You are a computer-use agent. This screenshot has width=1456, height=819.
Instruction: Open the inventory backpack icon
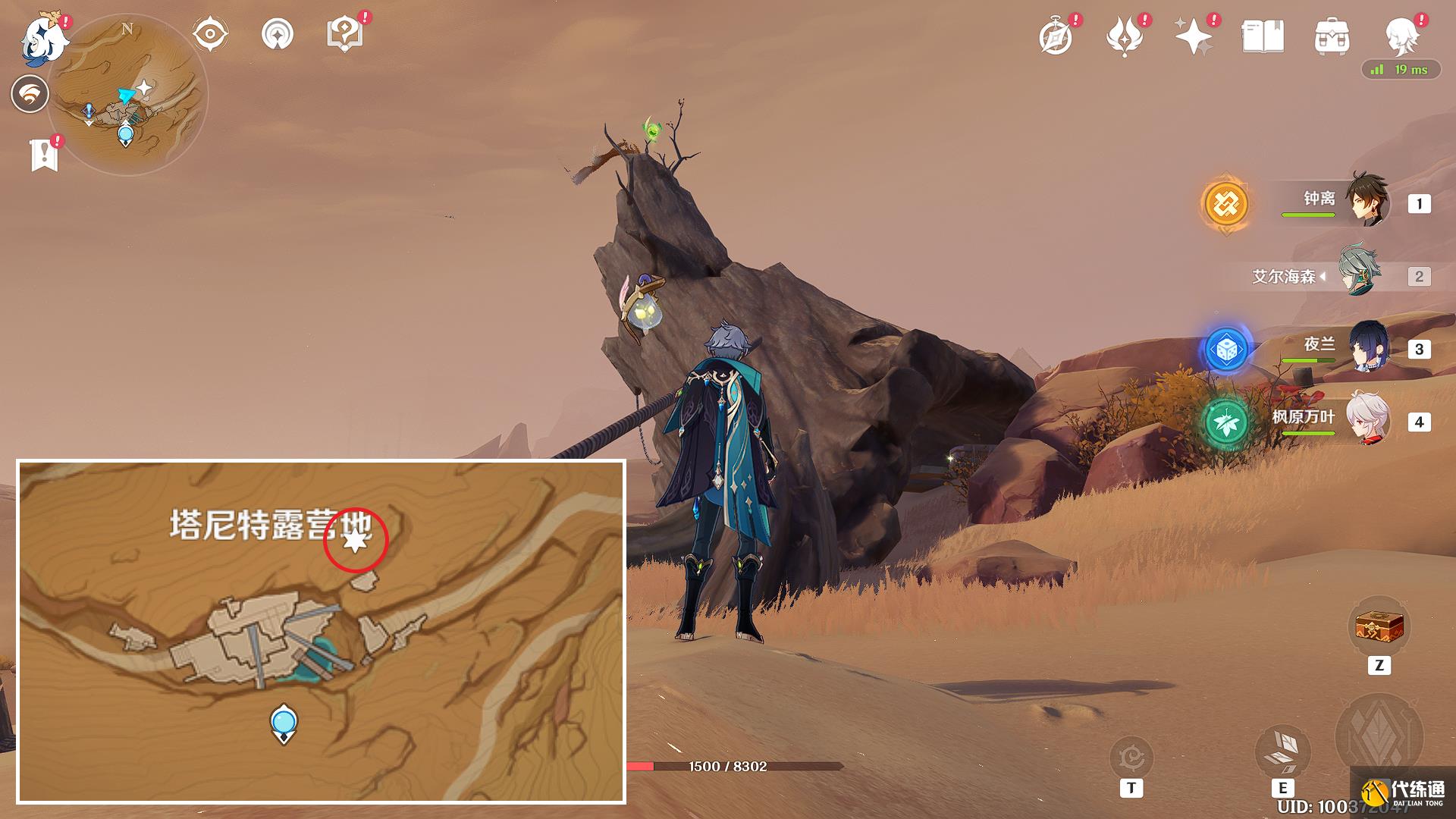pos(1332,36)
